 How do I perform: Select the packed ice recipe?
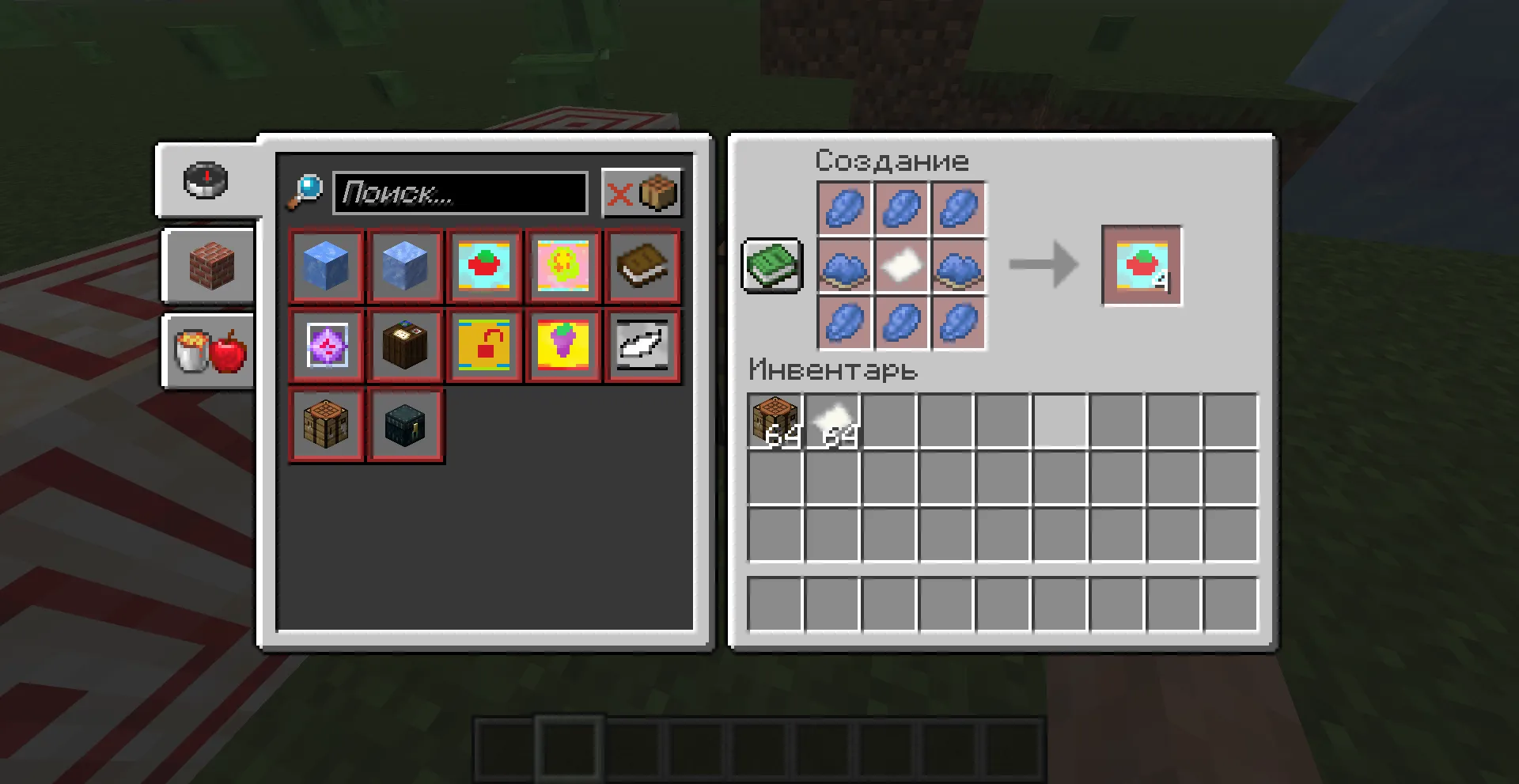click(405, 267)
